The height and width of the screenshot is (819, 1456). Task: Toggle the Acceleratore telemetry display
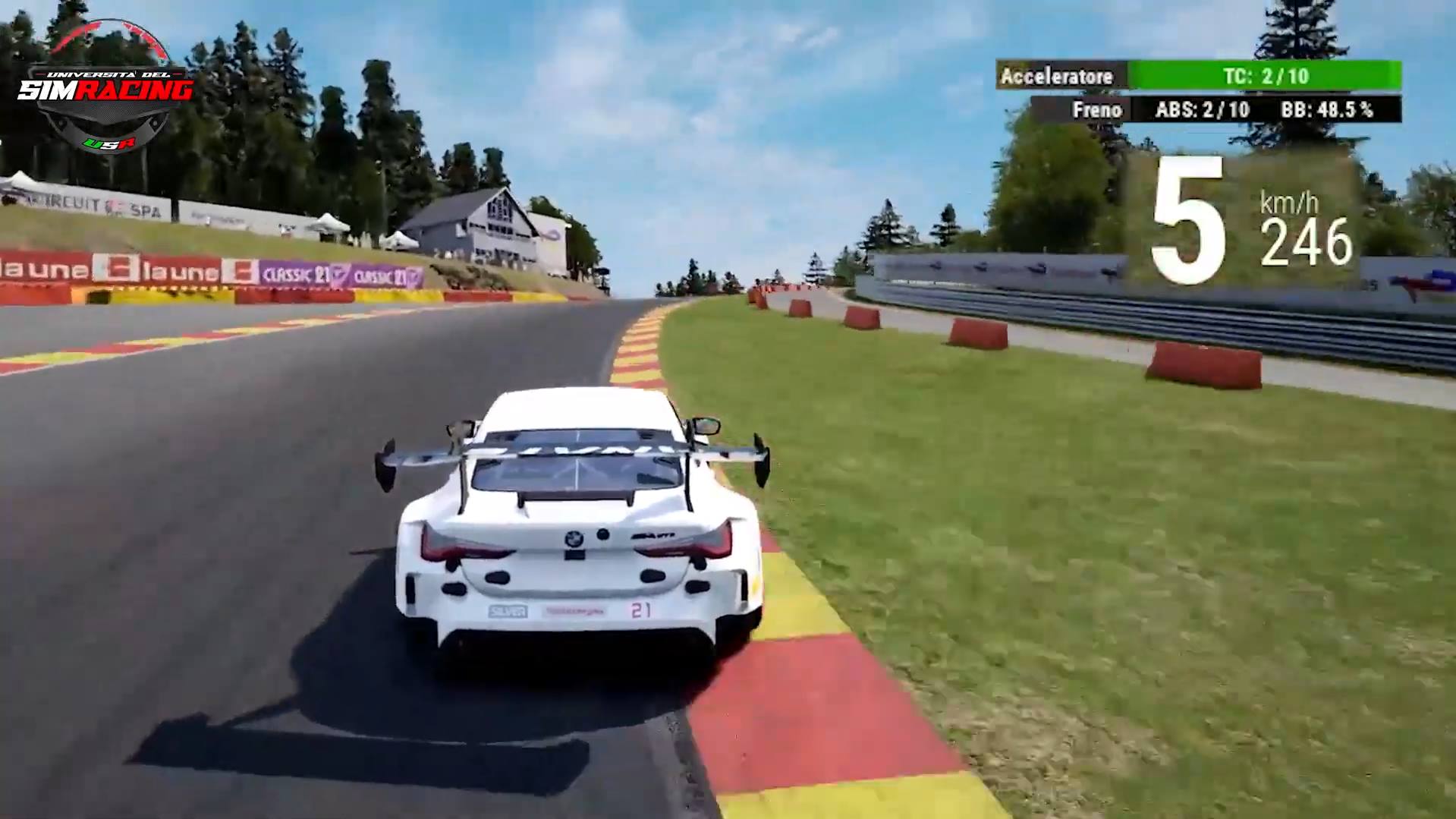(x=1056, y=76)
